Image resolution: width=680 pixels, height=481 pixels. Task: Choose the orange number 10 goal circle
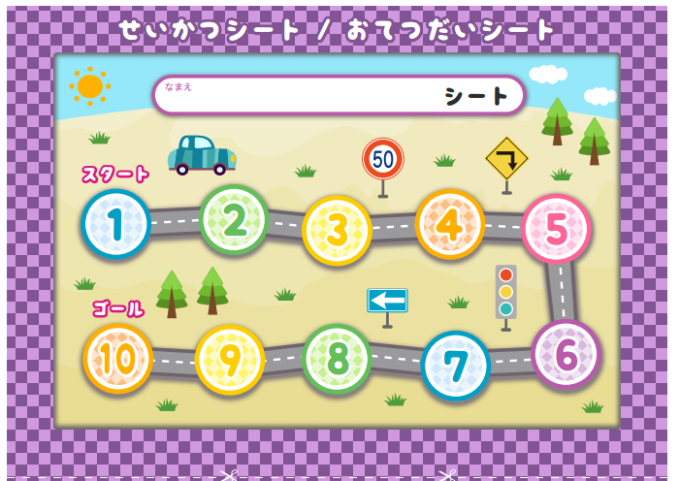[x=117, y=358]
